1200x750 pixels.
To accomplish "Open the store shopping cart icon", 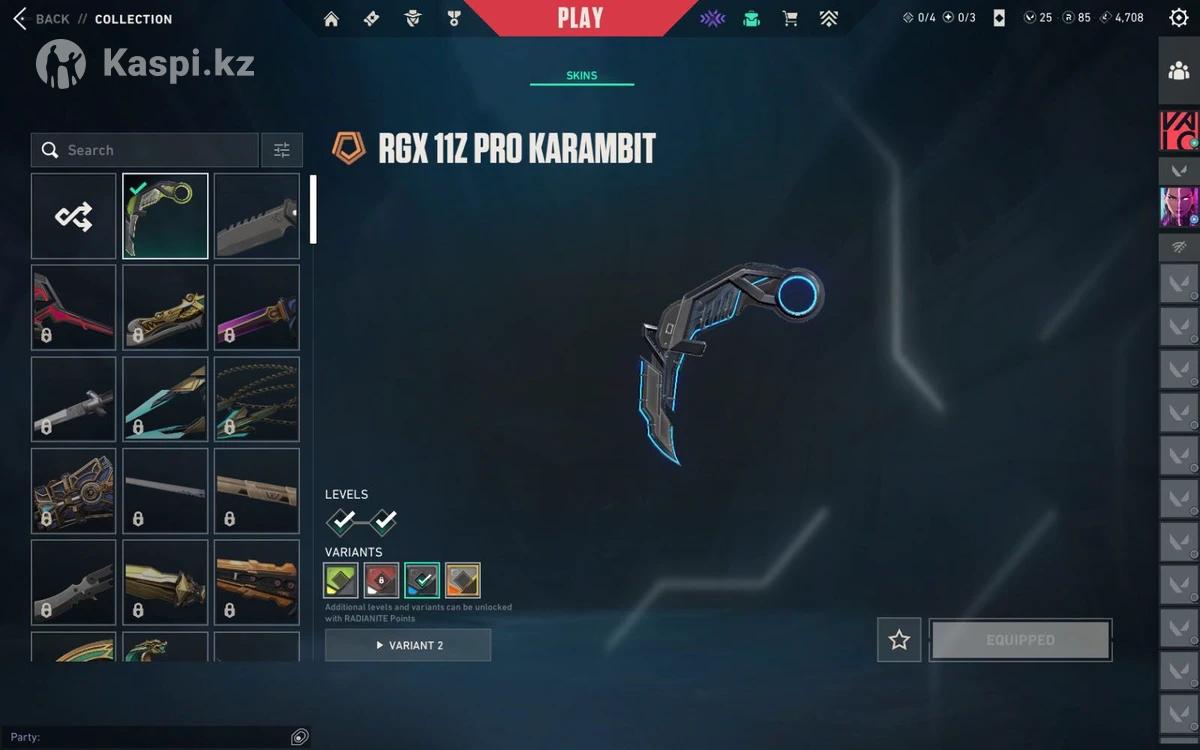I will pyautogui.click(x=790, y=18).
